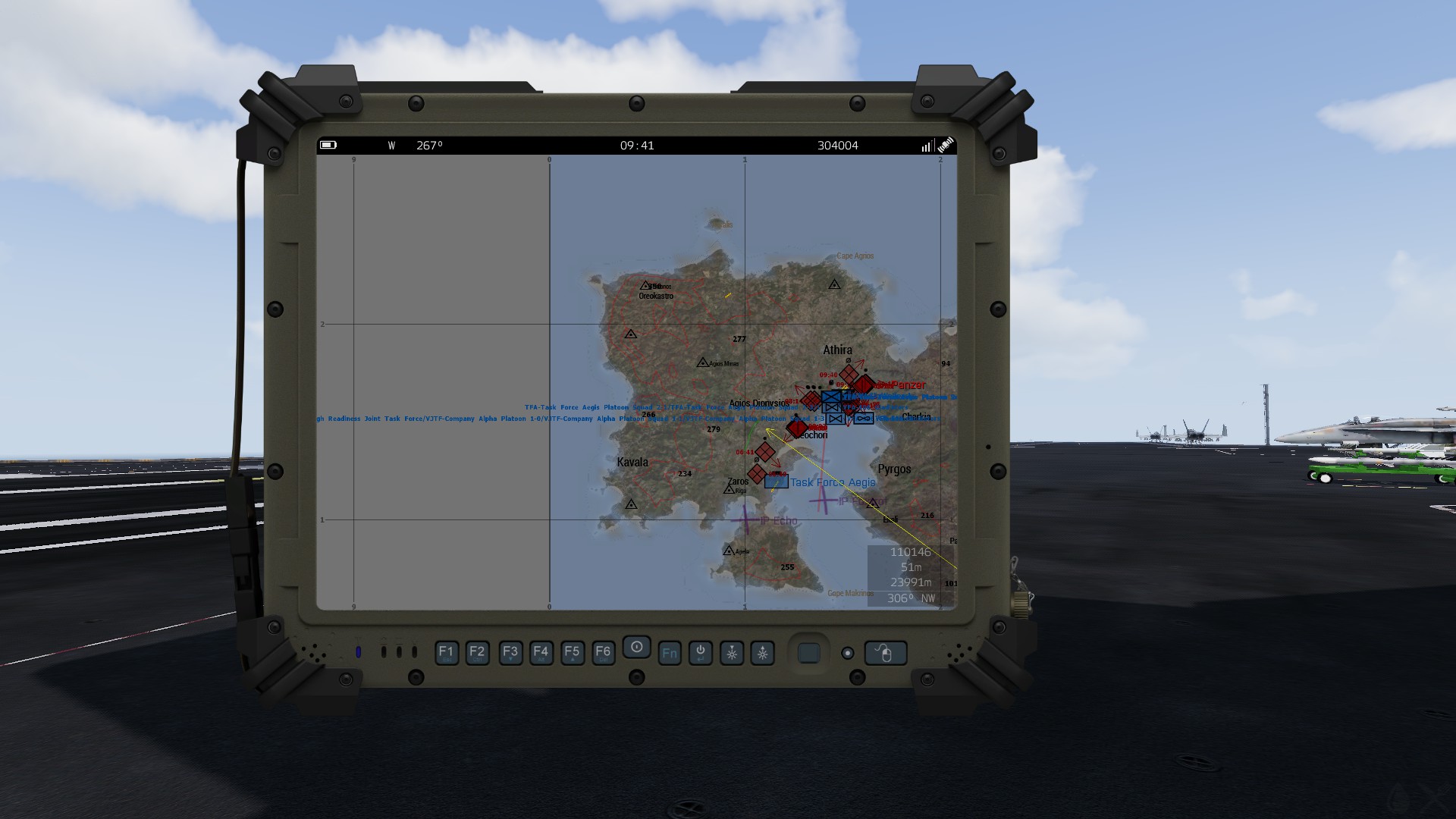Click the tablet mouse button

885,653
